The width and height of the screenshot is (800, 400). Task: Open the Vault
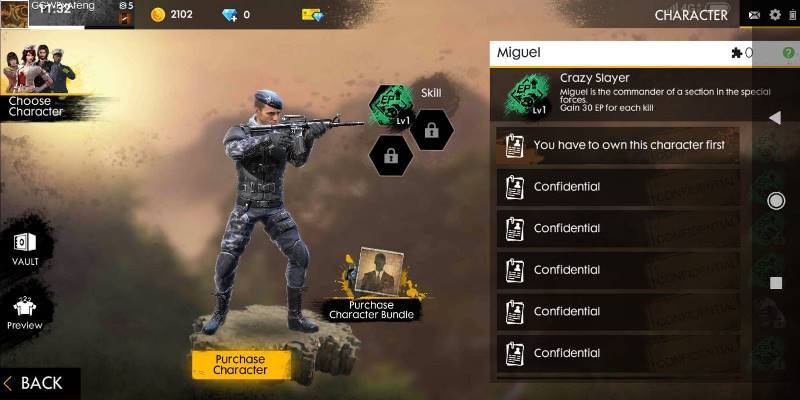click(25, 248)
